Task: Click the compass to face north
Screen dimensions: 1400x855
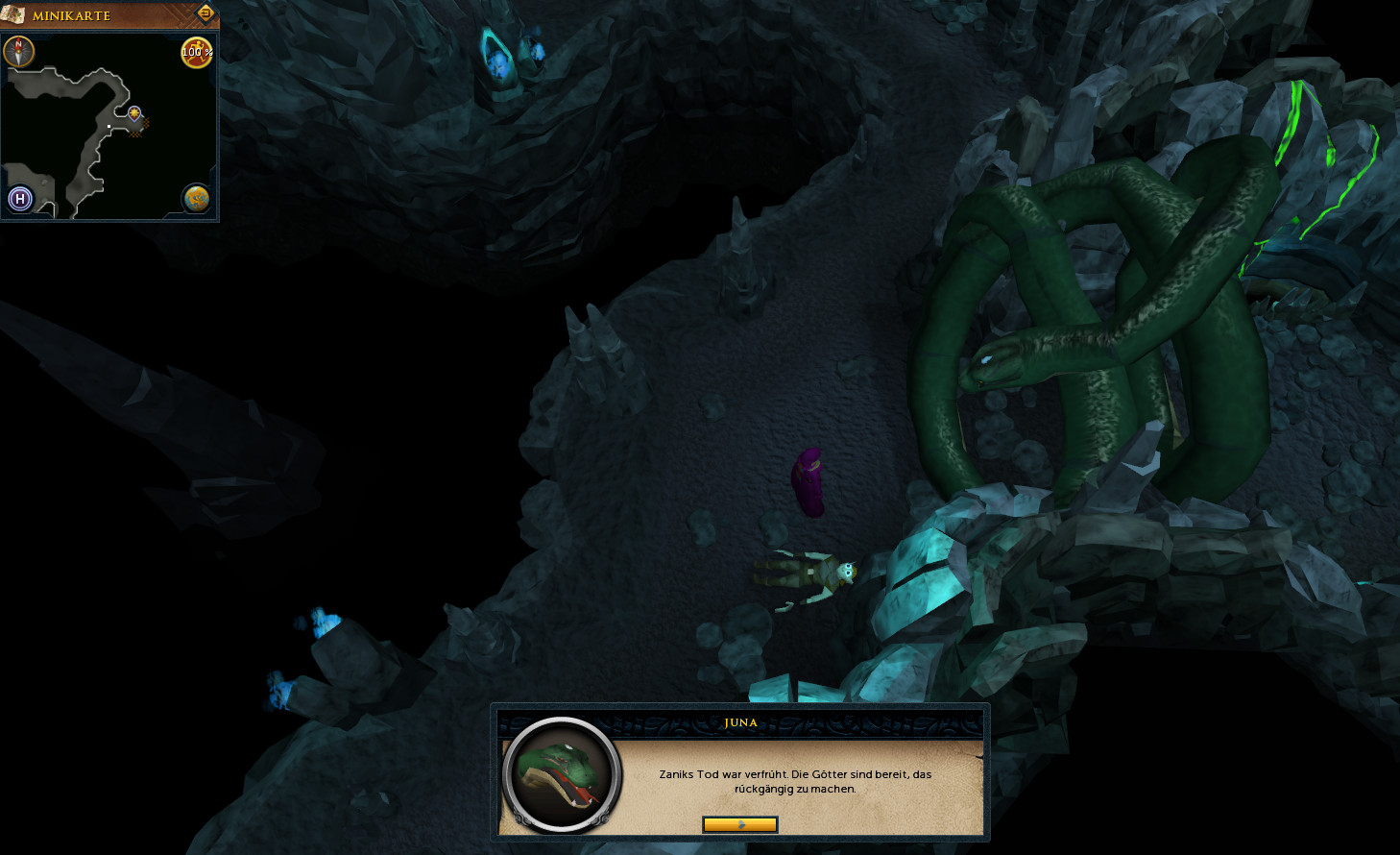Action: 19,52
